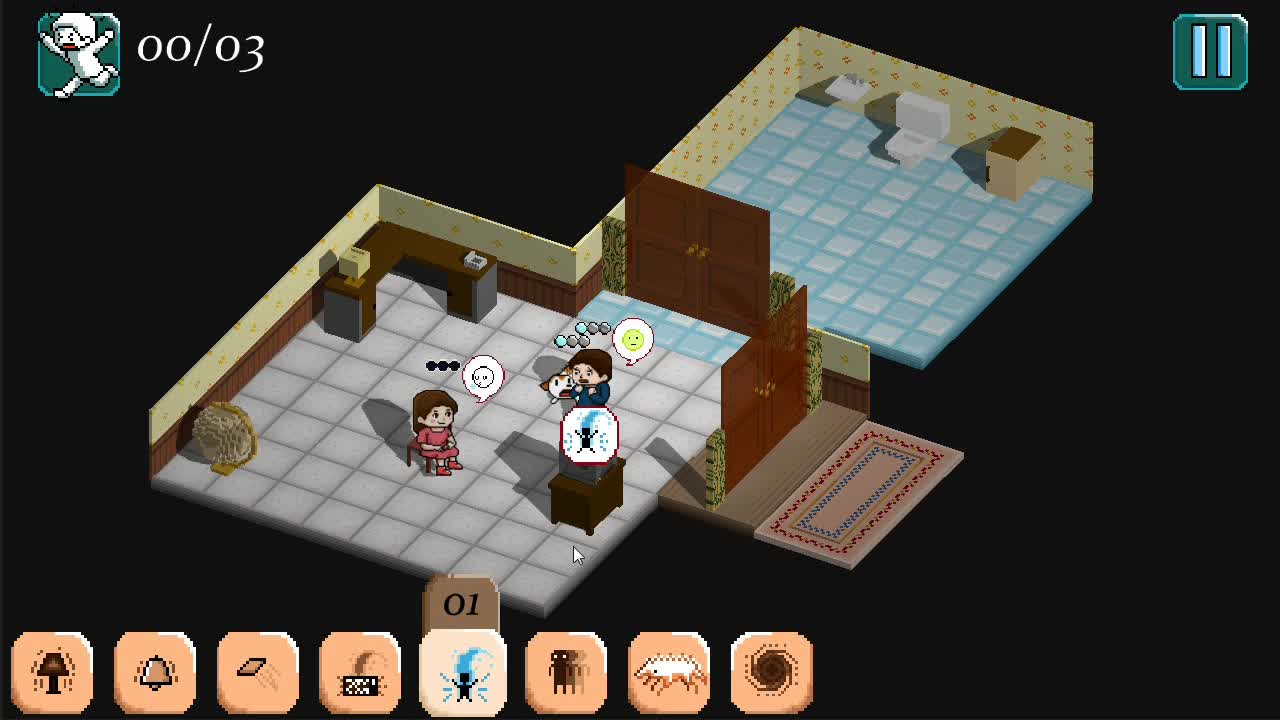This screenshot has height=720, width=1280.
Task: Click the man's green smiley speech bubble
Action: 632,340
